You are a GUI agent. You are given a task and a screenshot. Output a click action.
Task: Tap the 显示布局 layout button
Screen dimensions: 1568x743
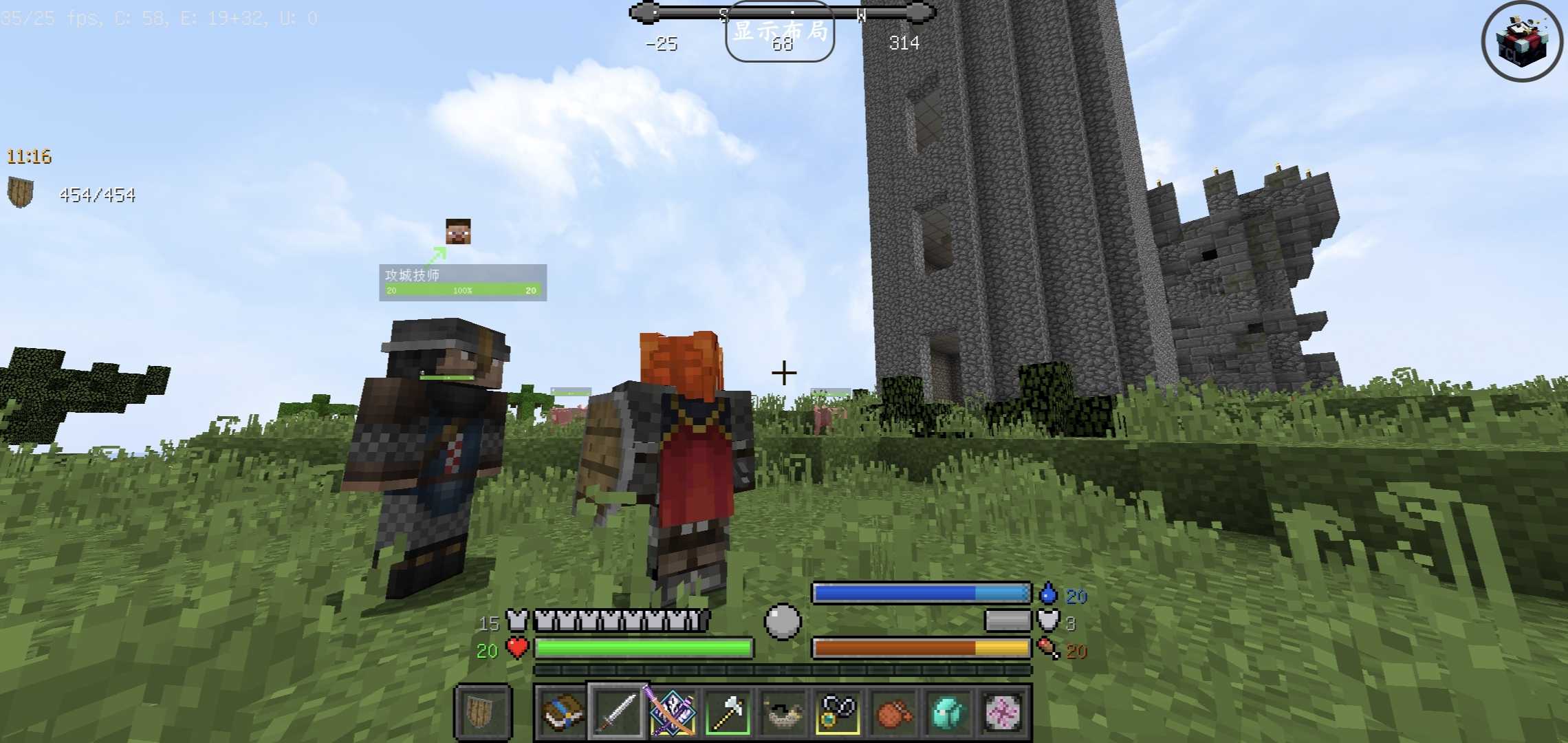coord(780,32)
